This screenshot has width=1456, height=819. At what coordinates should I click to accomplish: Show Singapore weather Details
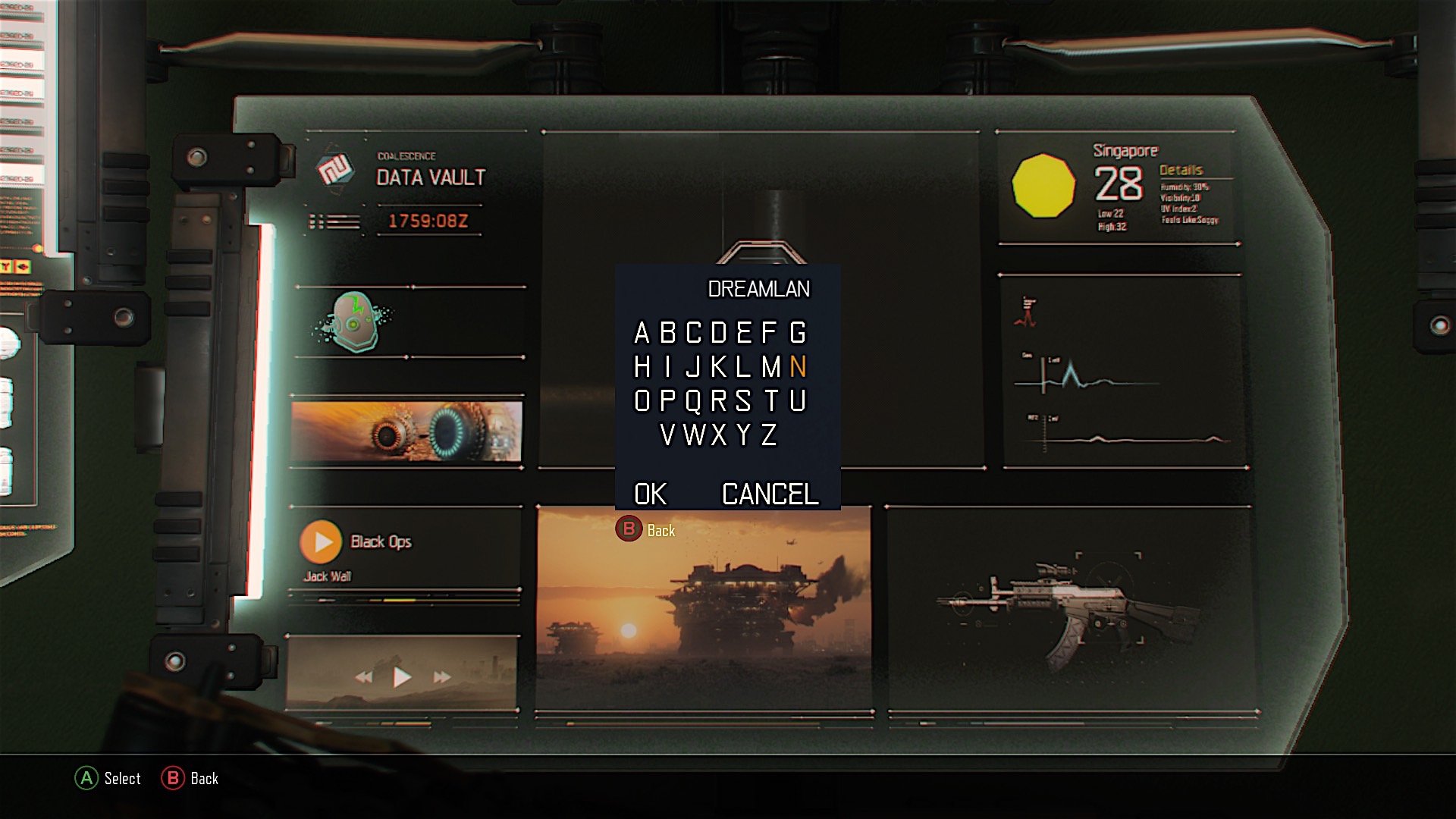pos(1181,170)
